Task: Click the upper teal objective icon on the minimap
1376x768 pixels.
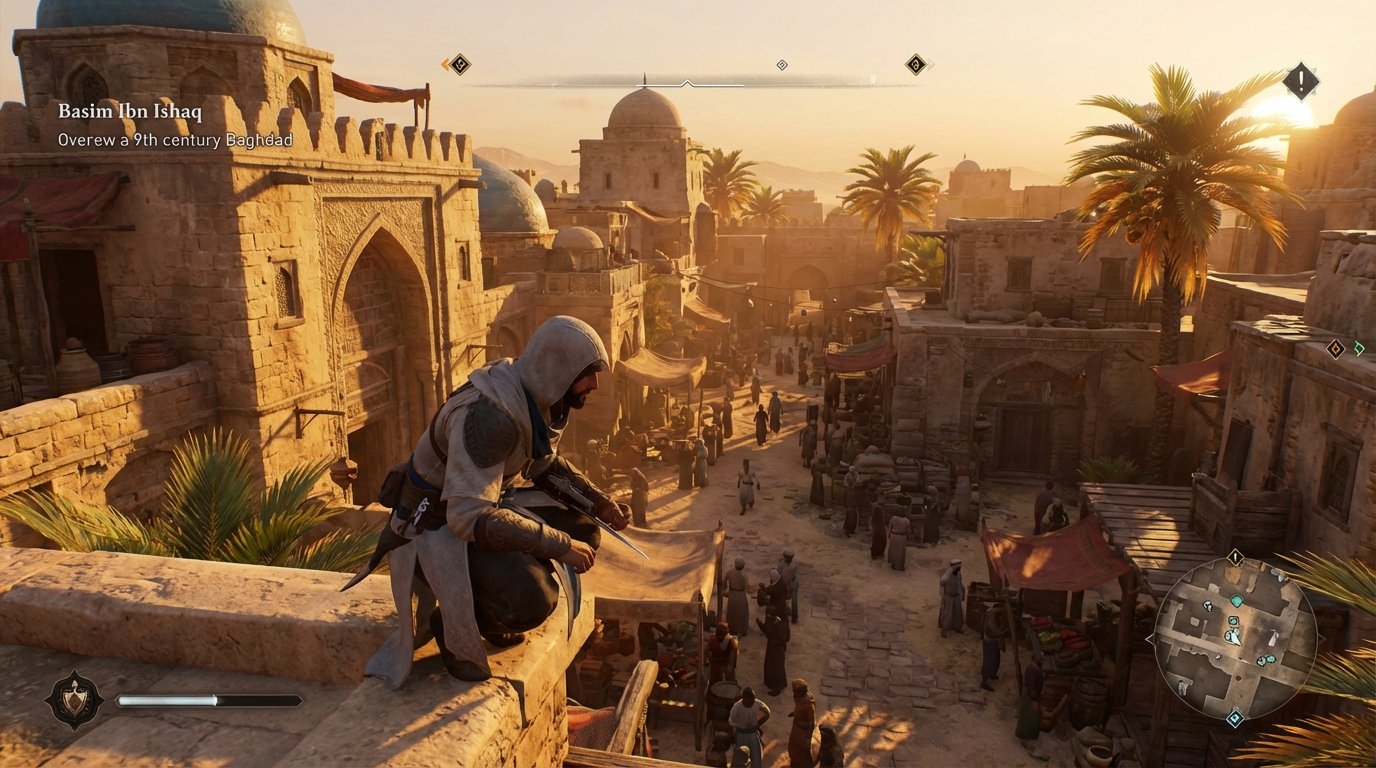Action: pyautogui.click(x=1237, y=601)
